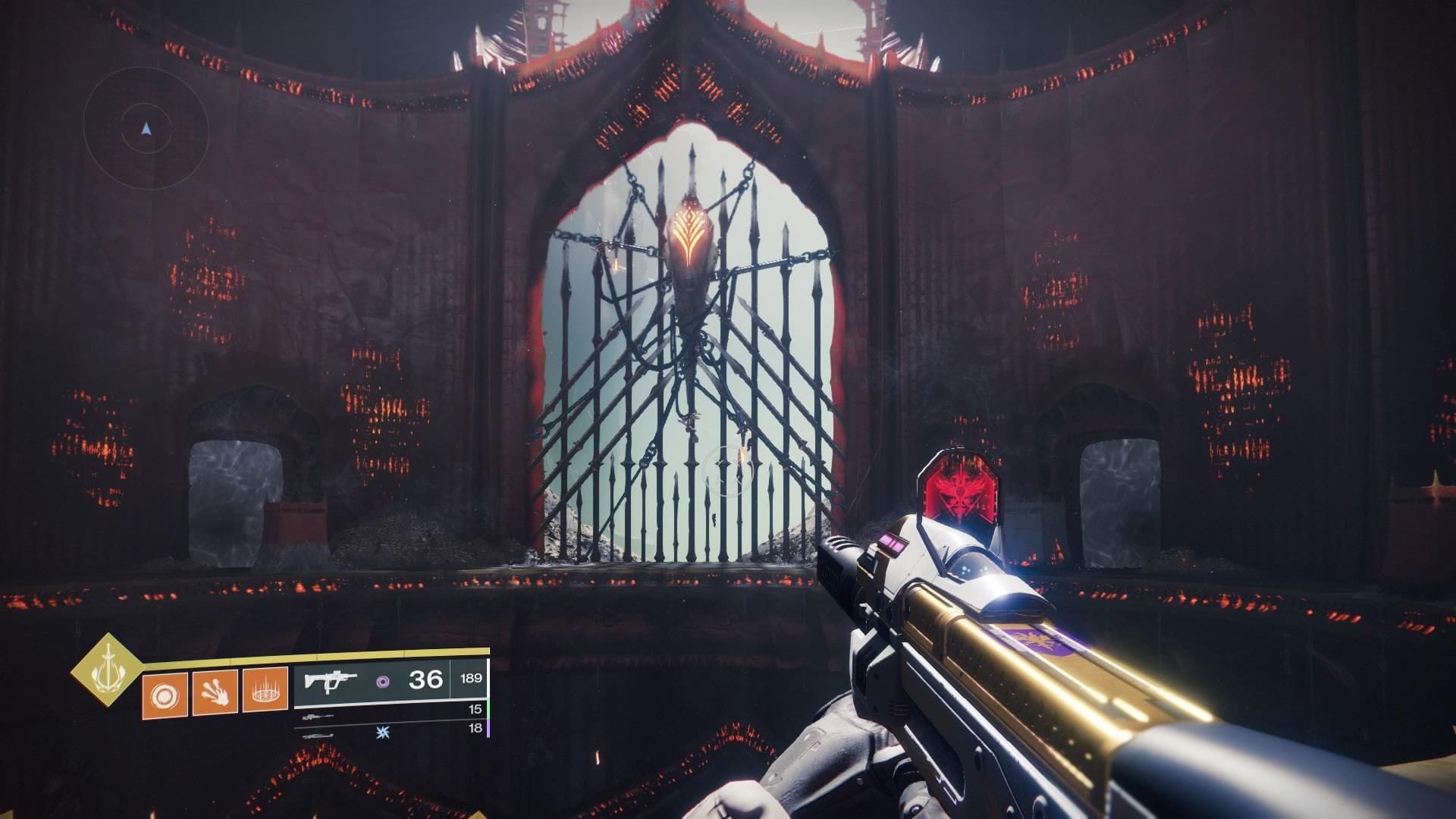Click the purple Void element orb
Screen dimensions: 1456x819
coord(383,681)
